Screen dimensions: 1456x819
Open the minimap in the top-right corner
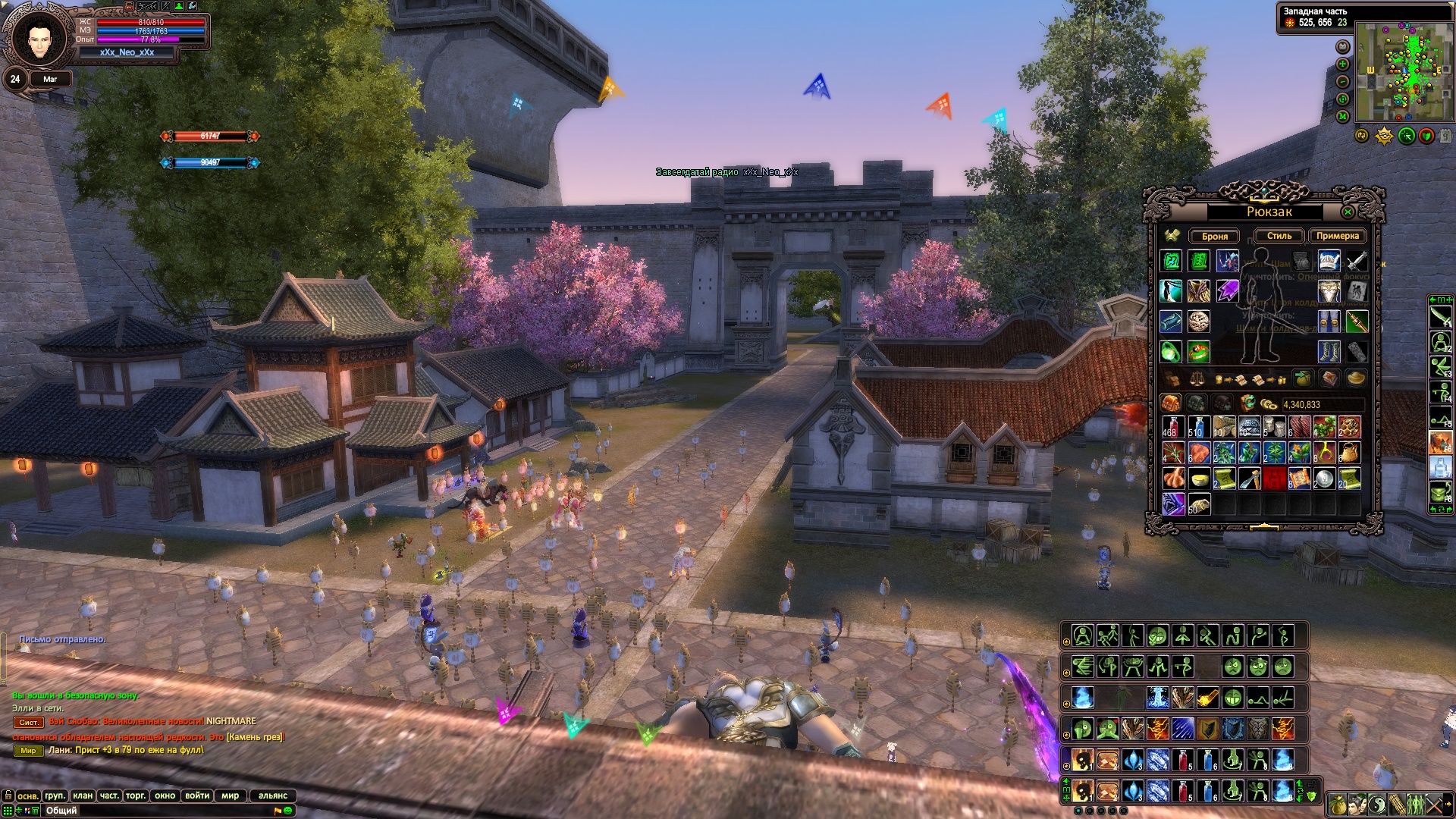[x=1404, y=72]
